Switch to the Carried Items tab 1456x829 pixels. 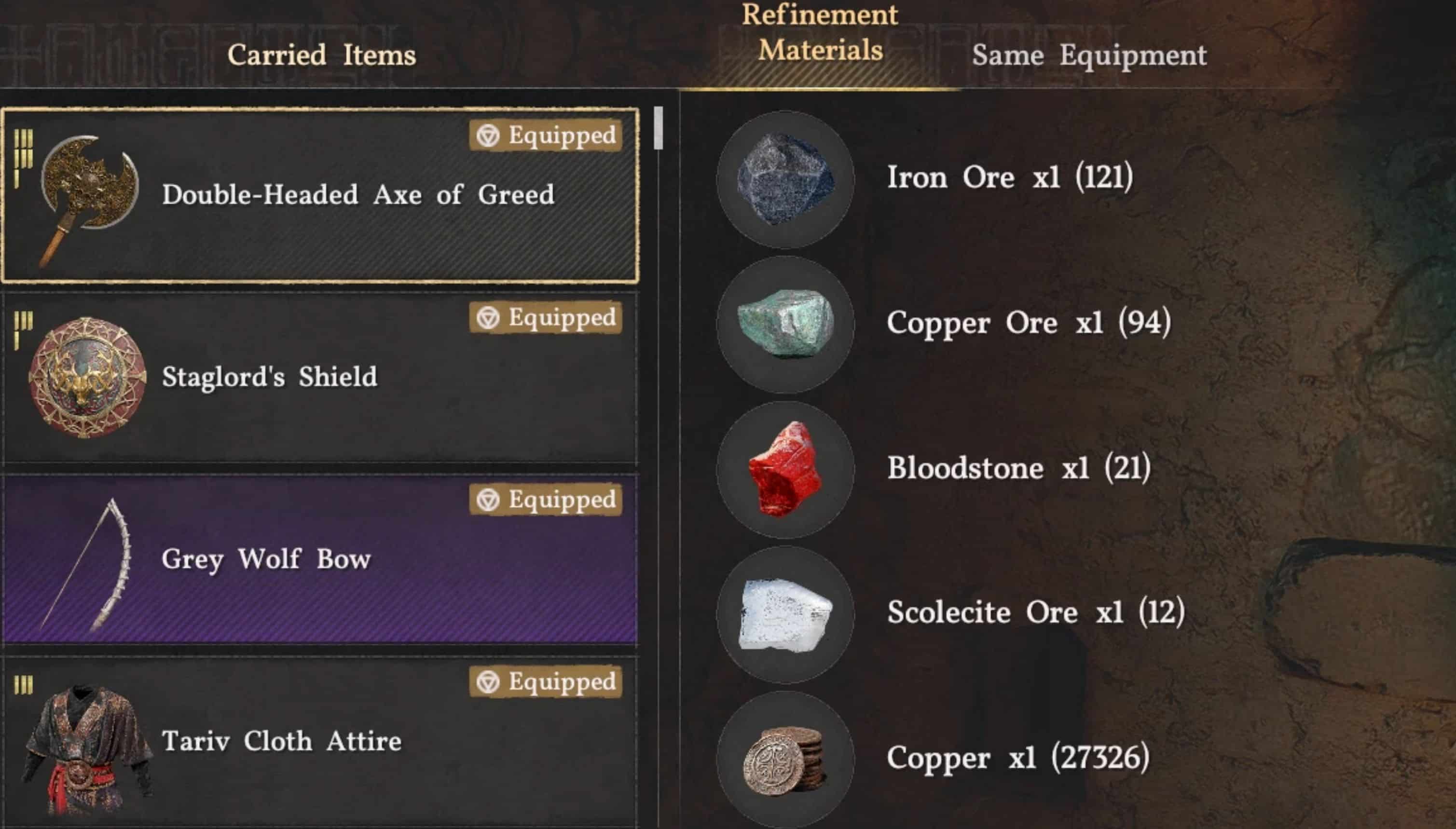[x=321, y=55]
